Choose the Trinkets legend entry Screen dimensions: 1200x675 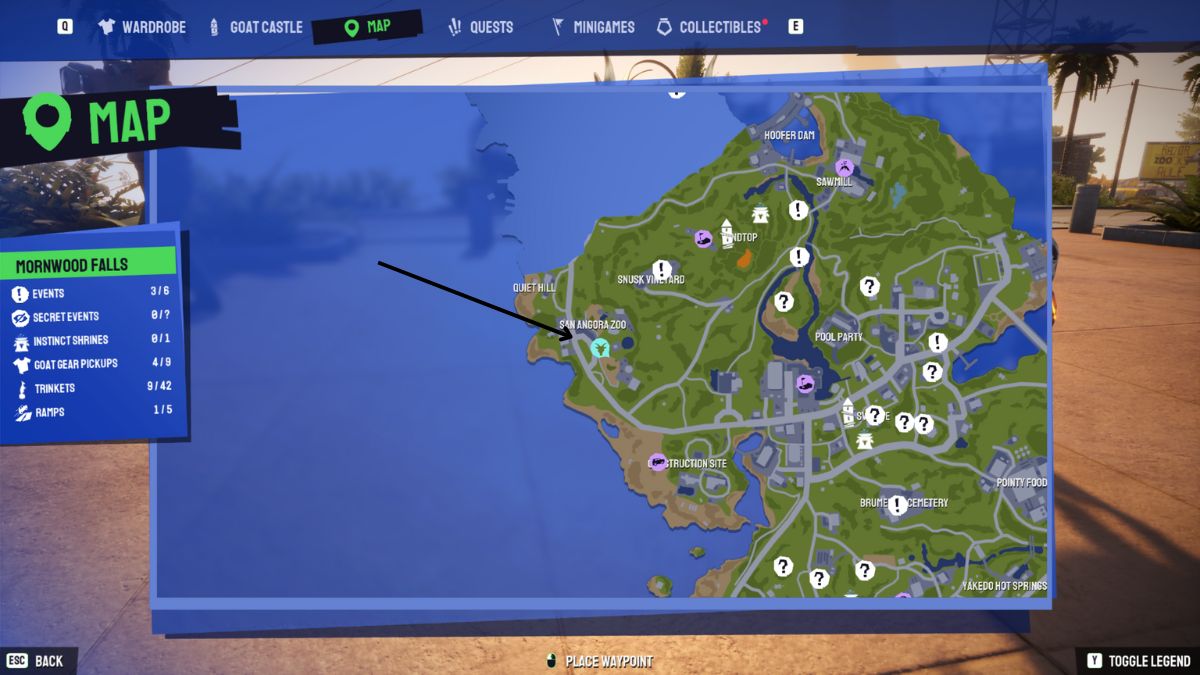coord(54,388)
